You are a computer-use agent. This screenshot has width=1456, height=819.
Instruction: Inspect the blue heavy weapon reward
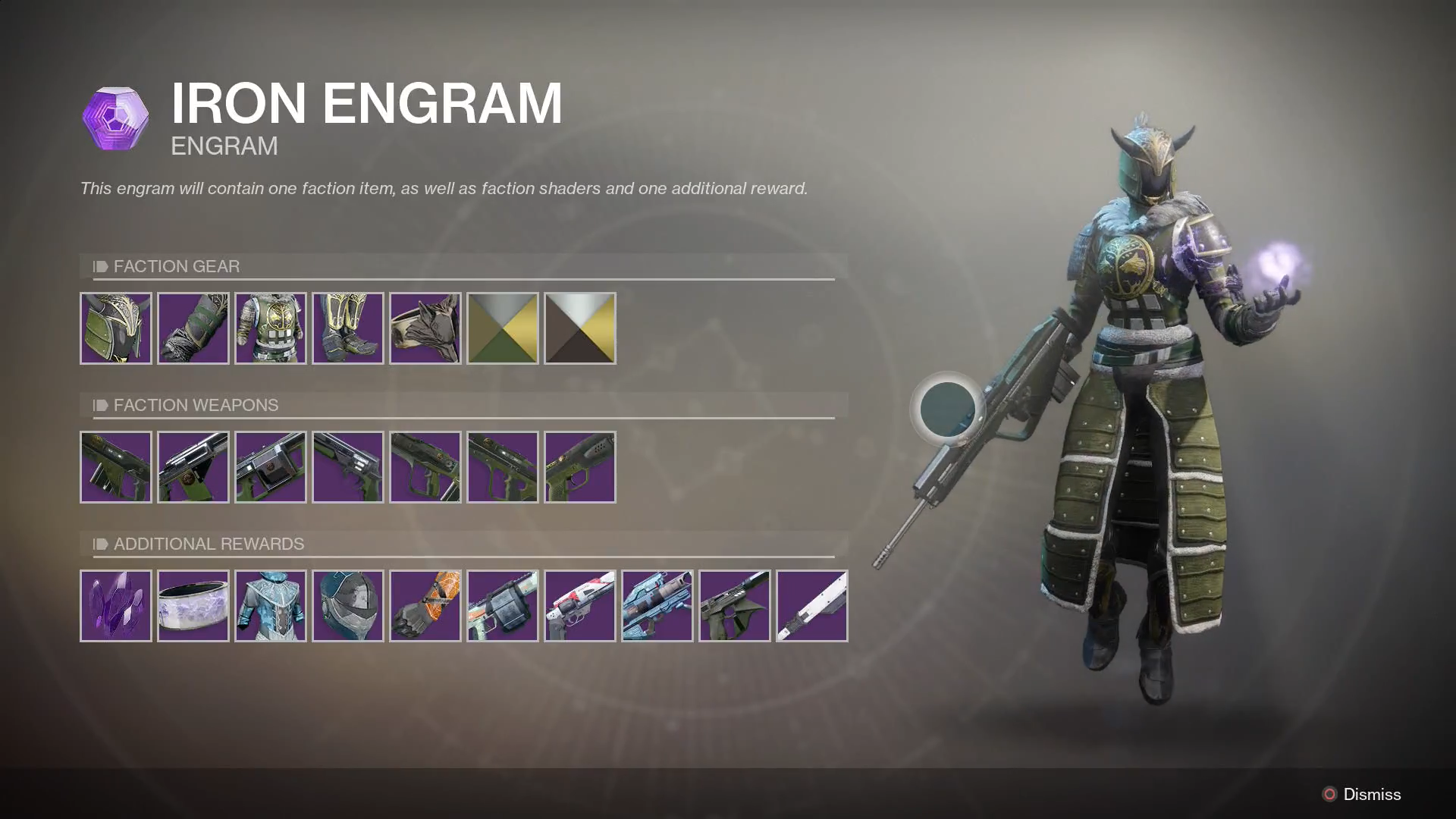[x=657, y=606]
